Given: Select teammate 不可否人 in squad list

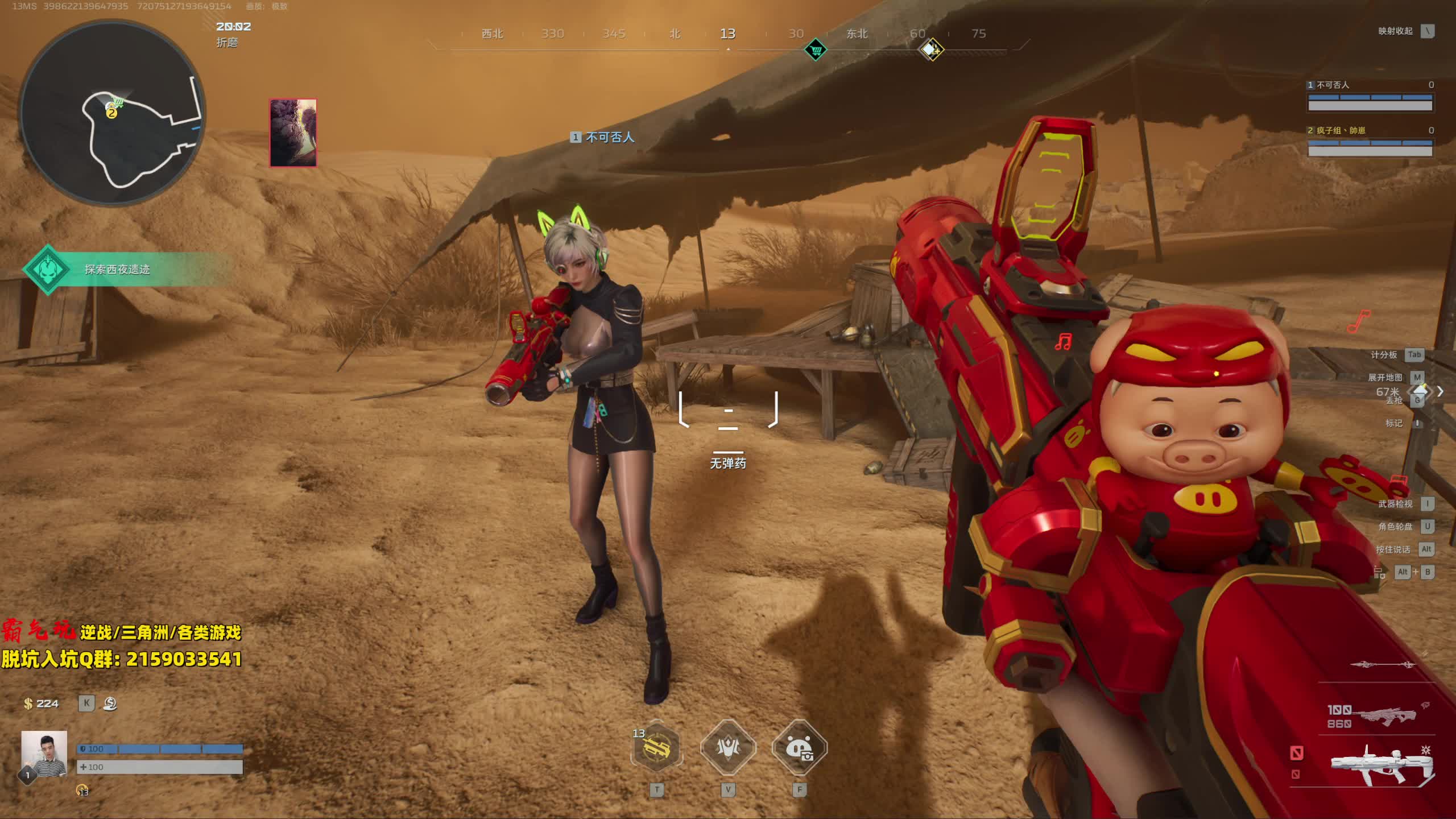Looking at the screenshot, I should coord(1370,97).
